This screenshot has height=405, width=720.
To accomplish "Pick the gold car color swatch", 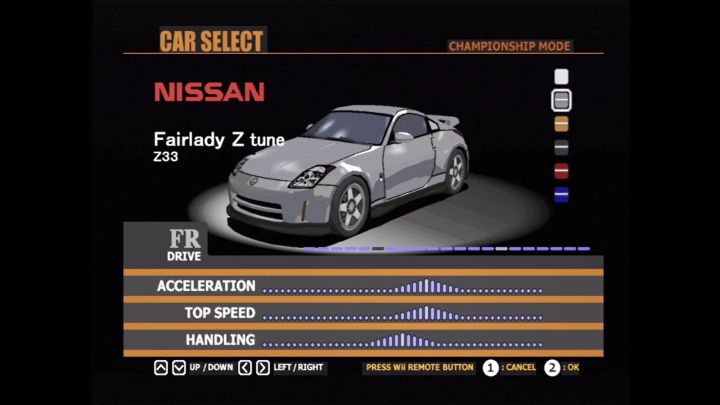I will (561, 124).
